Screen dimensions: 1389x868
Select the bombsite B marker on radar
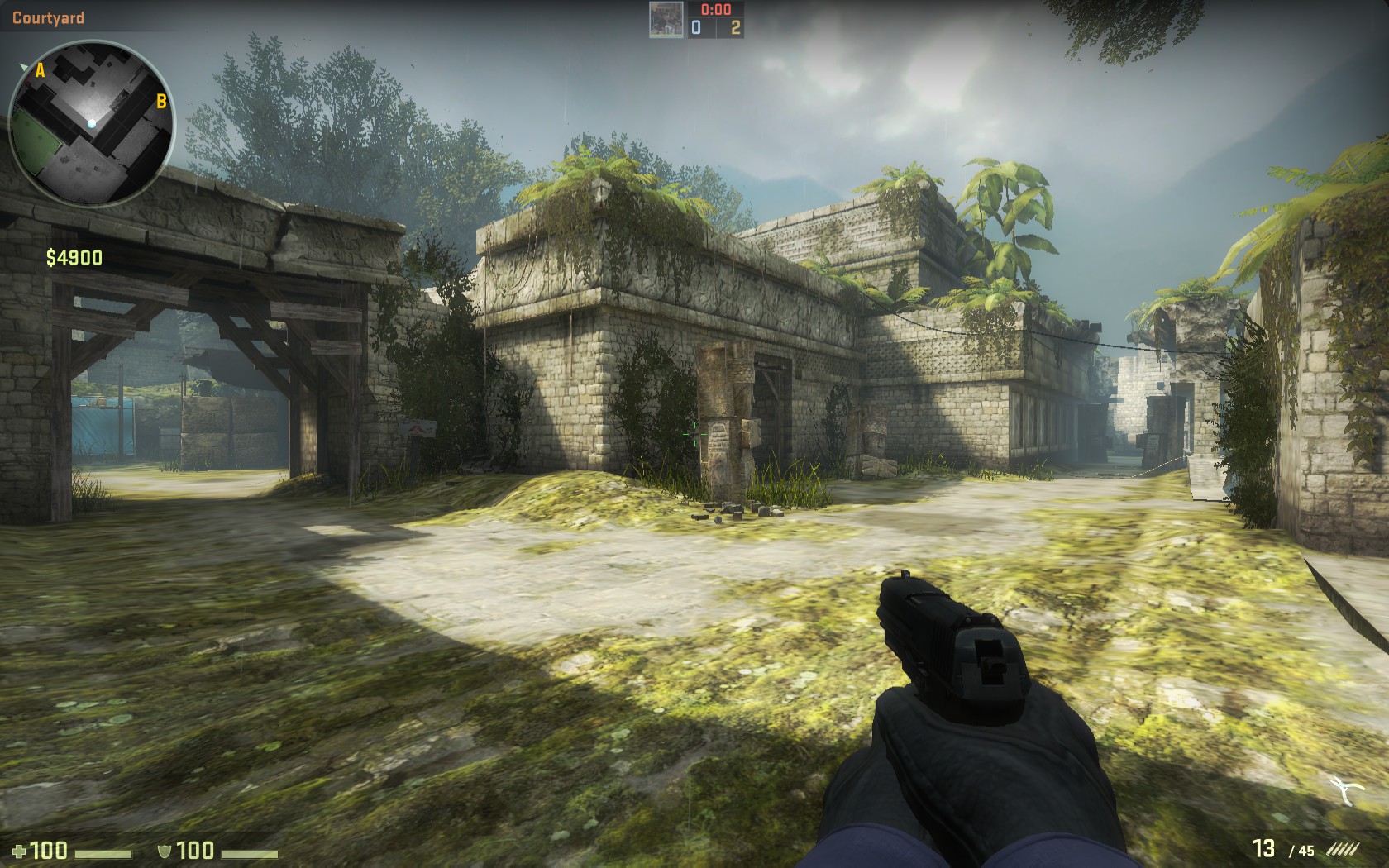tap(161, 102)
